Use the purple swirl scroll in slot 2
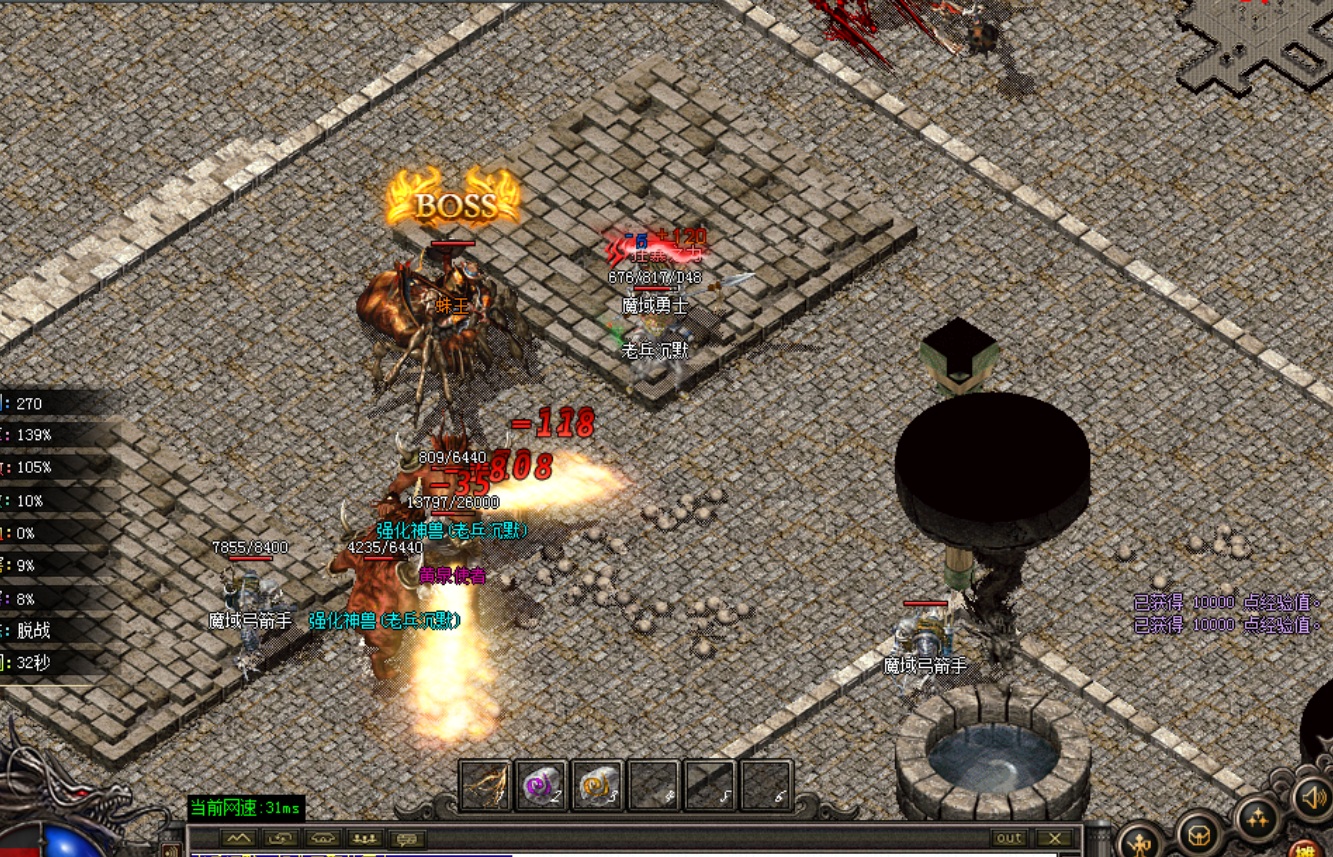 [542, 786]
